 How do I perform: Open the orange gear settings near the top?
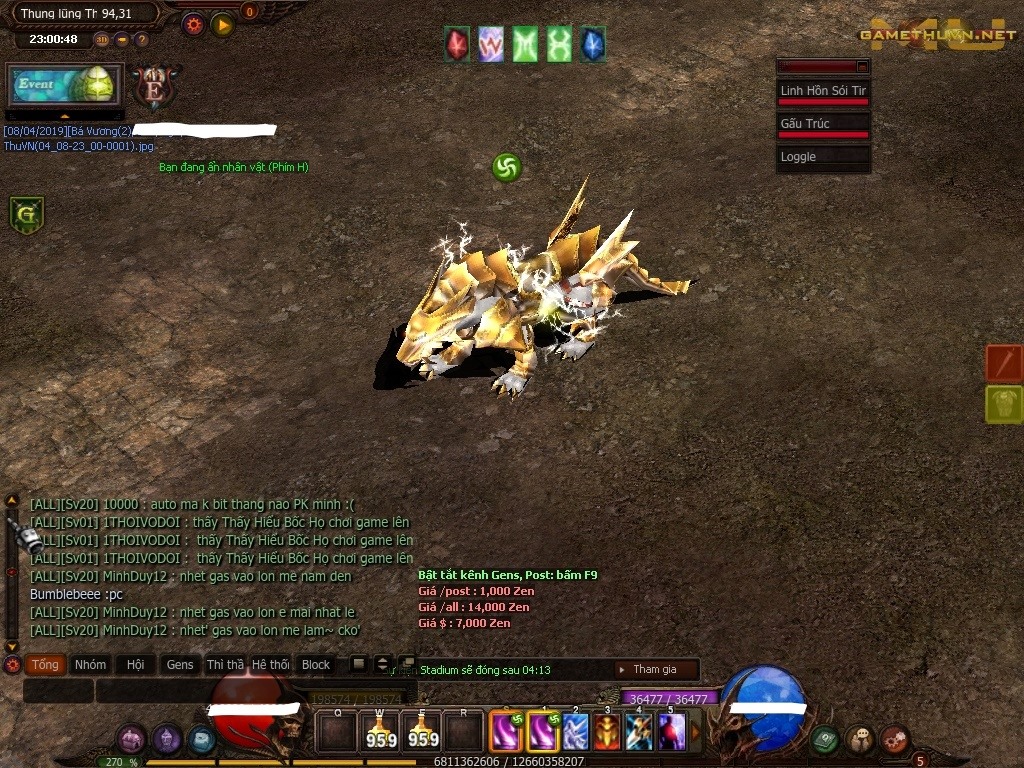click(194, 24)
